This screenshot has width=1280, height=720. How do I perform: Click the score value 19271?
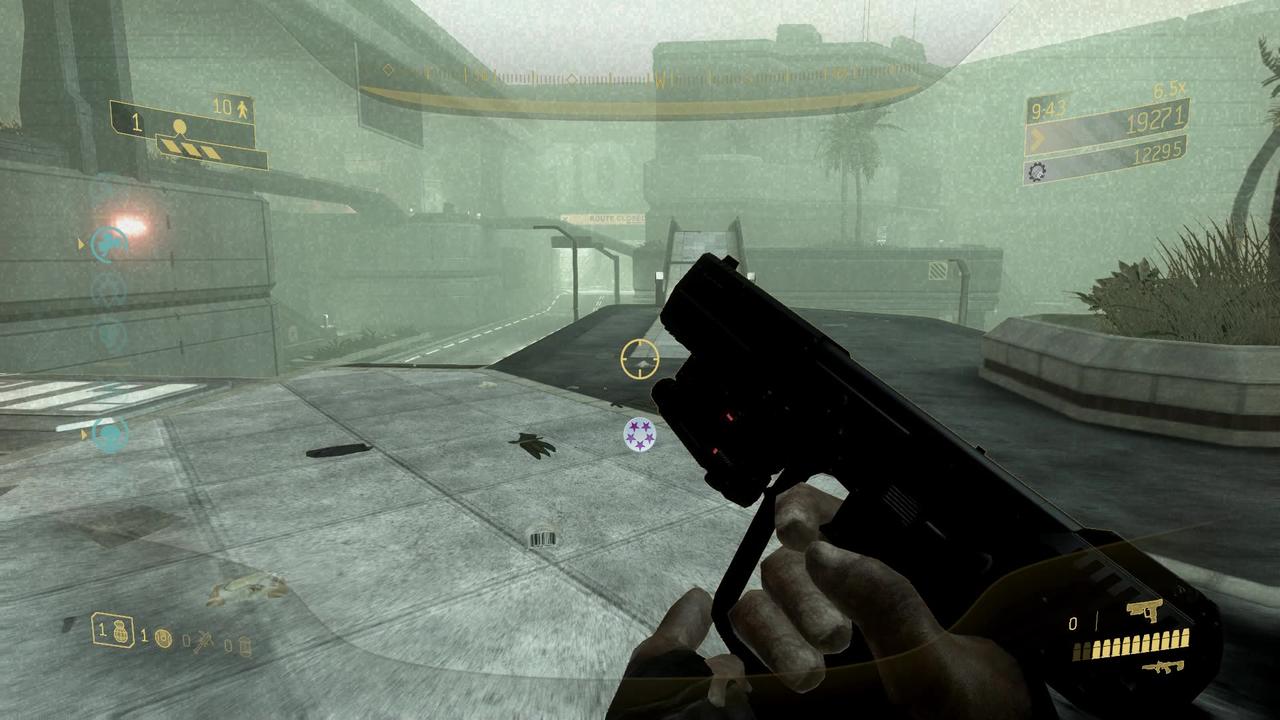pos(1157,118)
